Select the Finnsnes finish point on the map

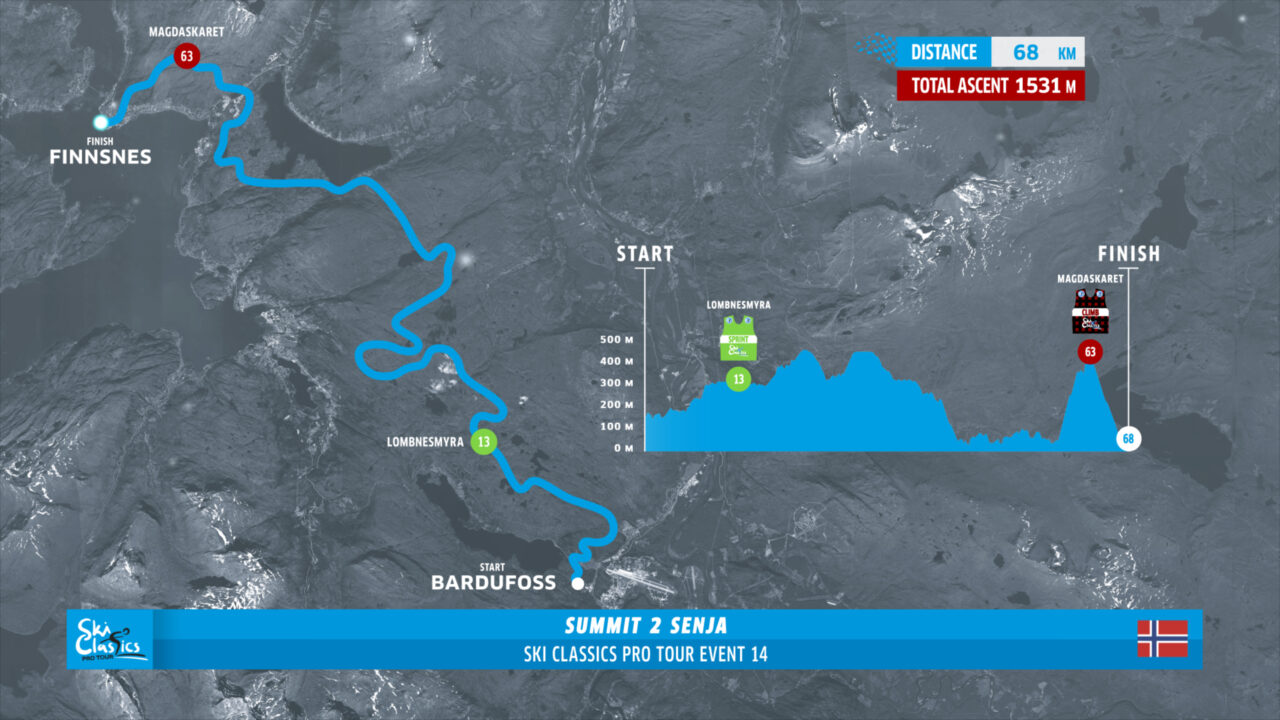pyautogui.click(x=101, y=122)
